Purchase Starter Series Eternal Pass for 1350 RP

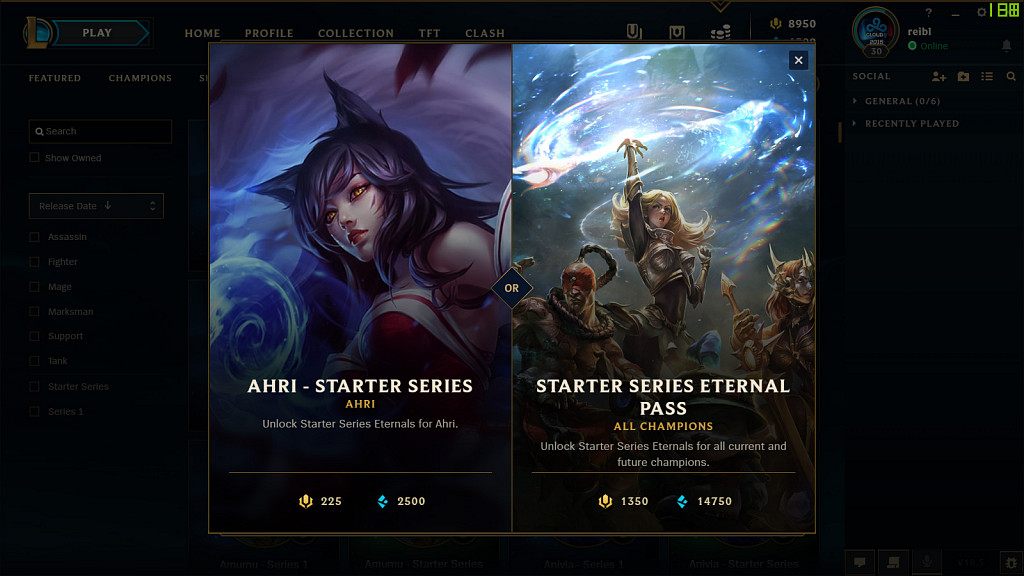[x=624, y=501]
